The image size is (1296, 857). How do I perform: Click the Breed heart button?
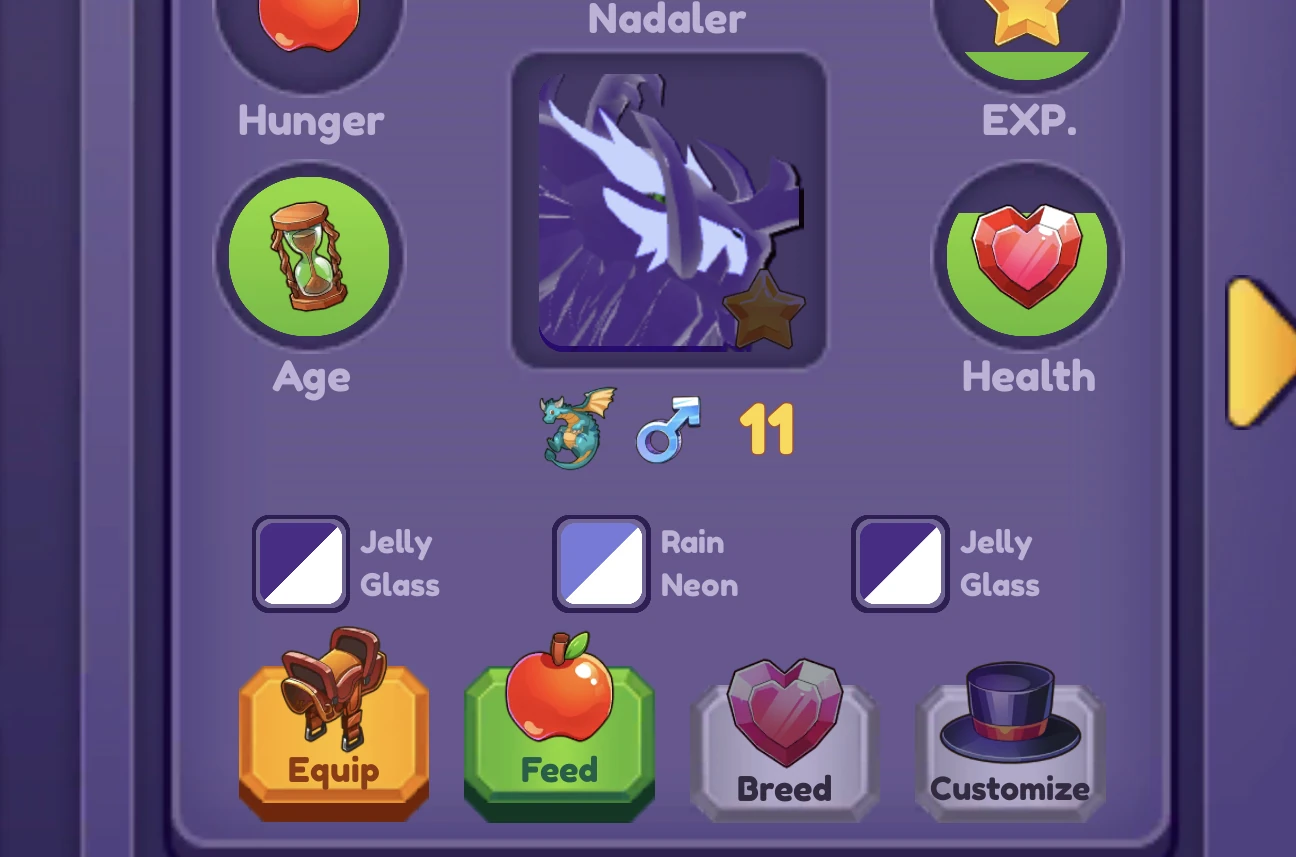(x=785, y=740)
